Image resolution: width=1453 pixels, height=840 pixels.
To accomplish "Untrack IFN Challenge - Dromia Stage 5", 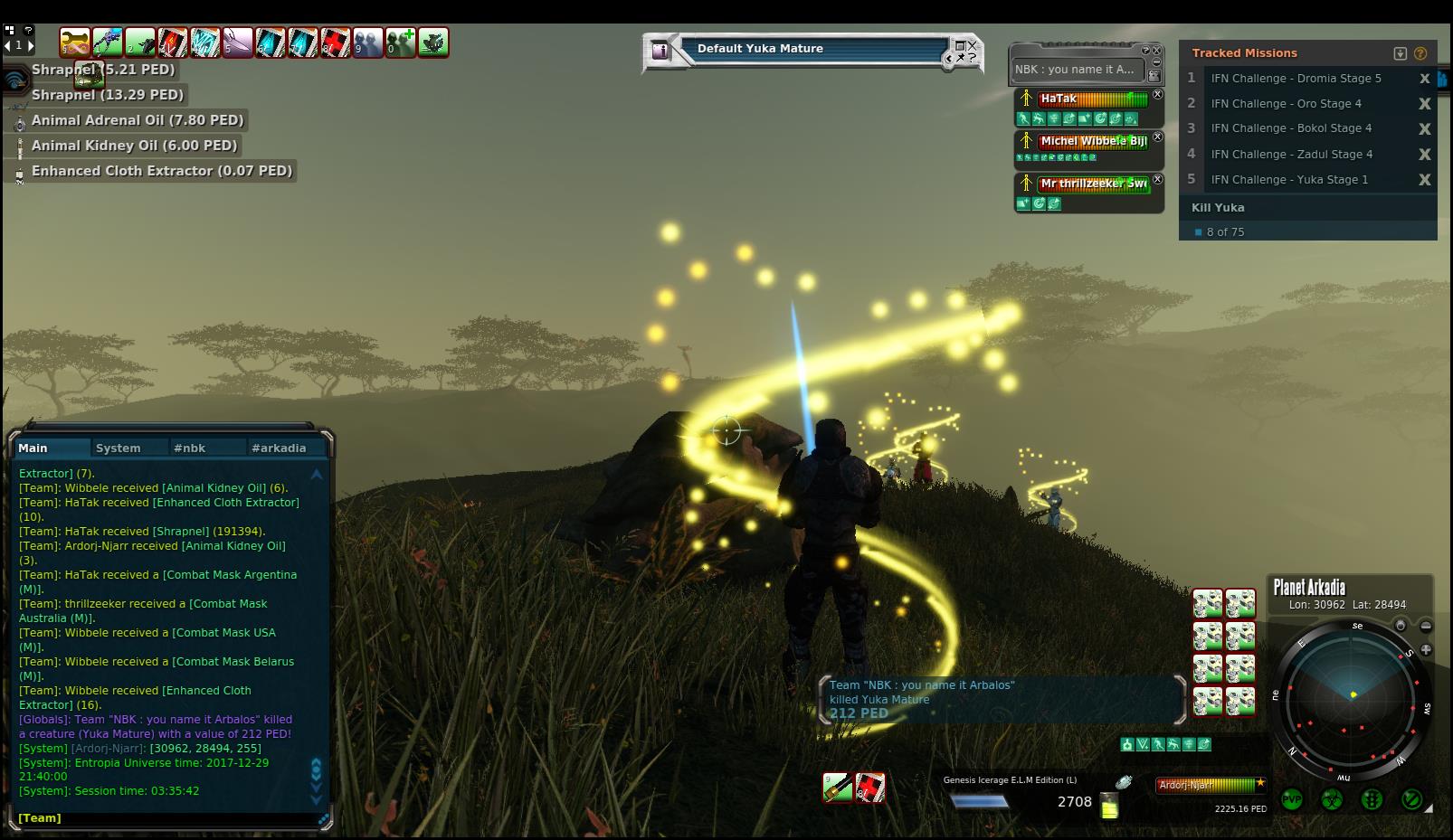I will [x=1424, y=79].
